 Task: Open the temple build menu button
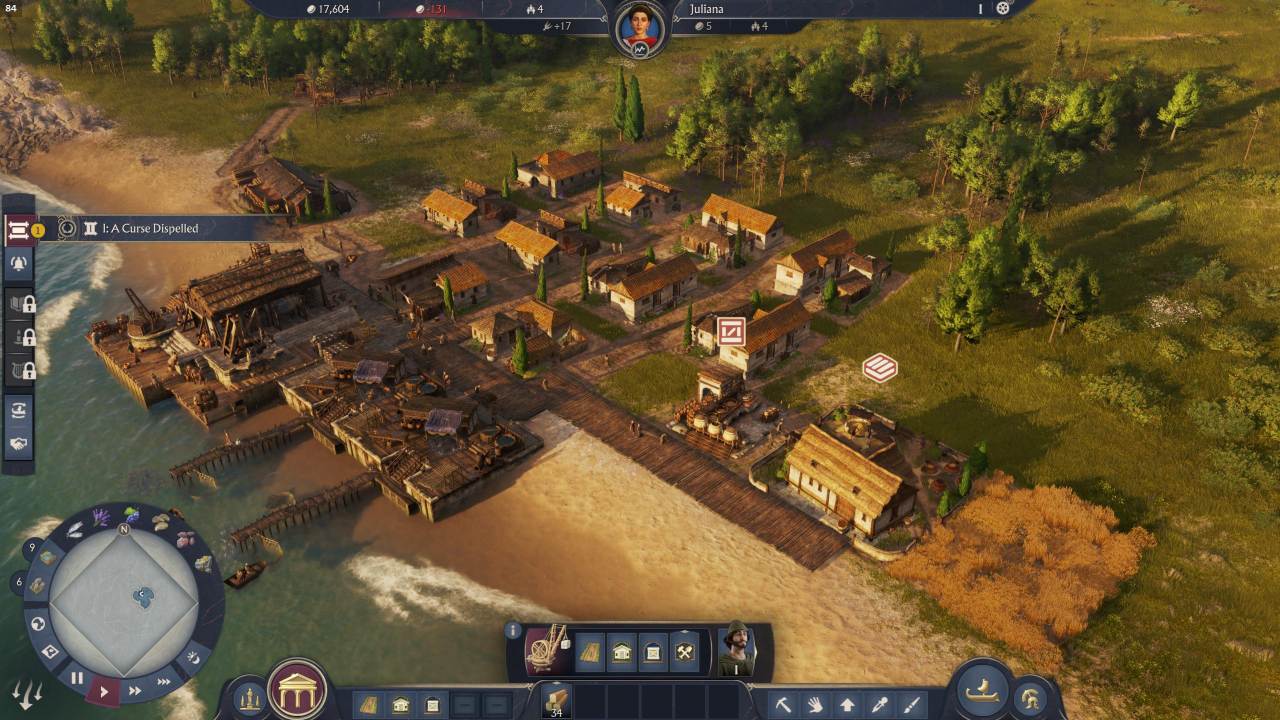pyautogui.click(x=297, y=690)
